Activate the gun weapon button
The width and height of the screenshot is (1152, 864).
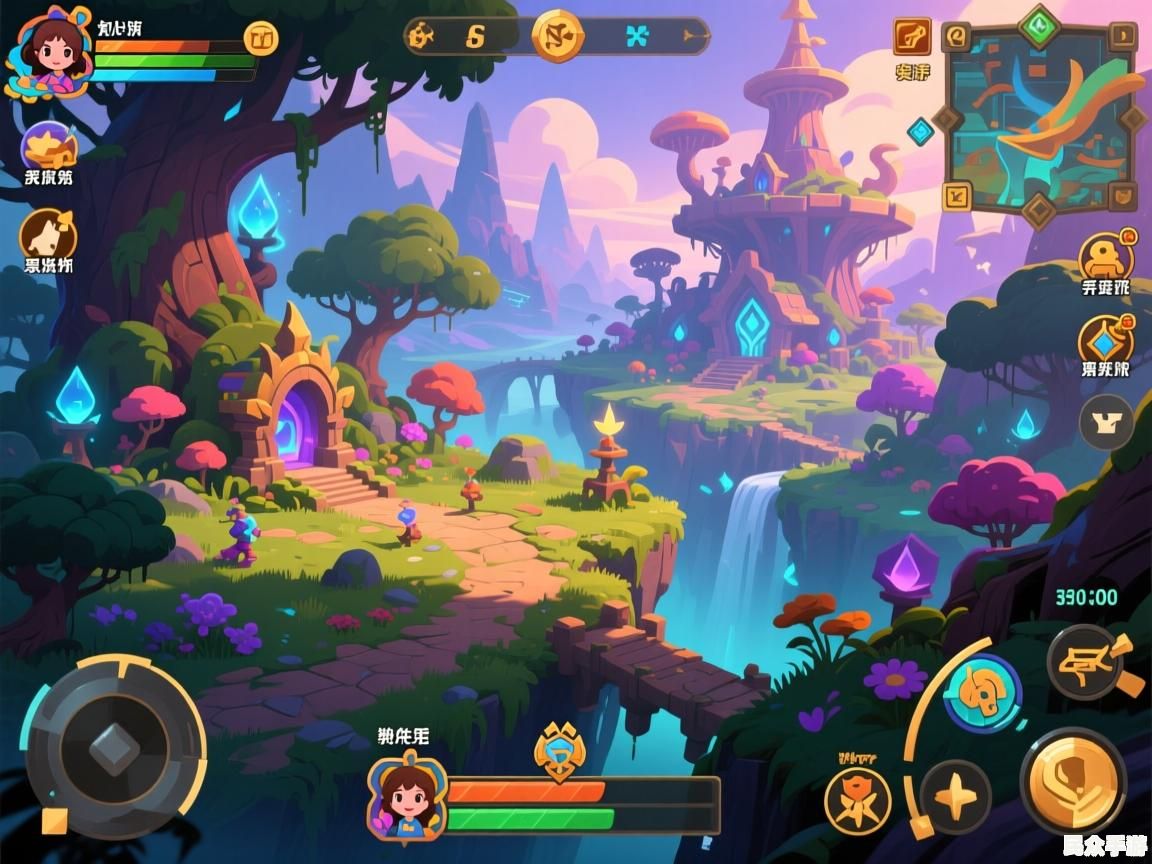pyautogui.click(x=1086, y=661)
